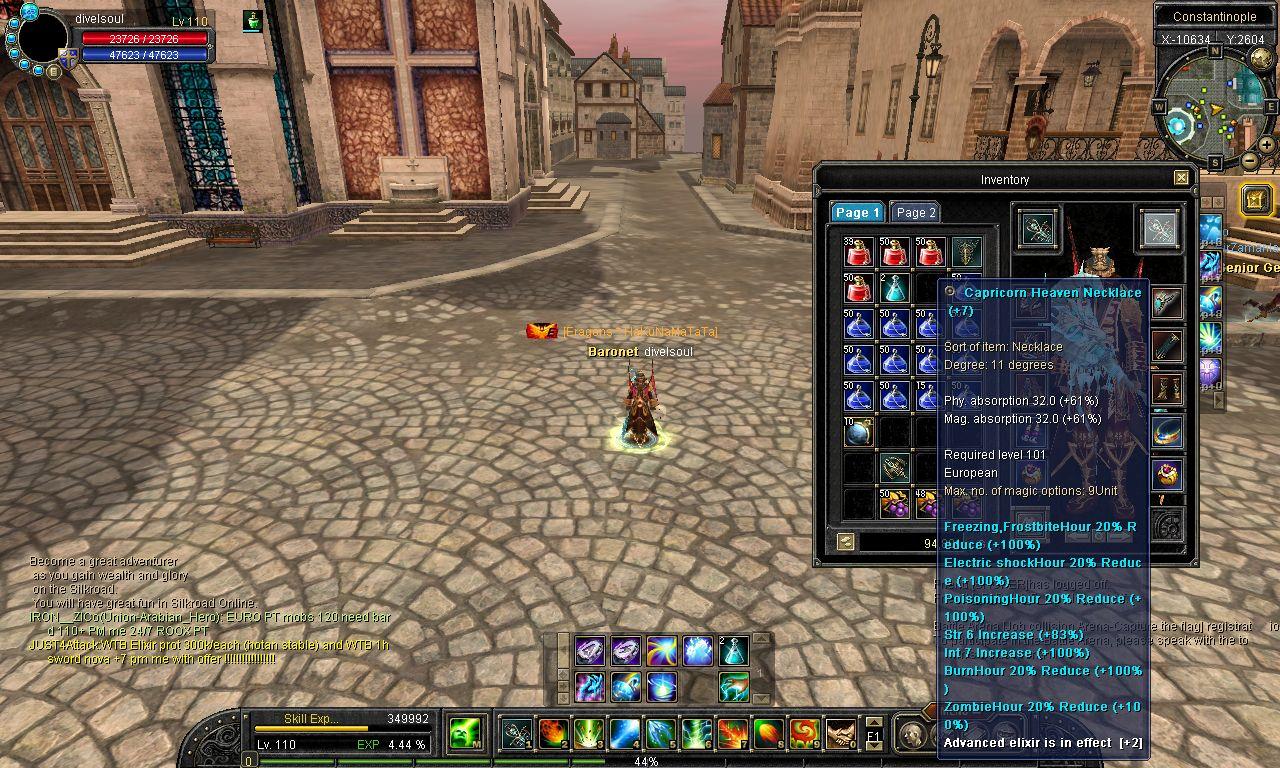Viewport: 1280px width, 768px height.
Task: Zoom out the minimap with minus button
Action: pos(1249,160)
